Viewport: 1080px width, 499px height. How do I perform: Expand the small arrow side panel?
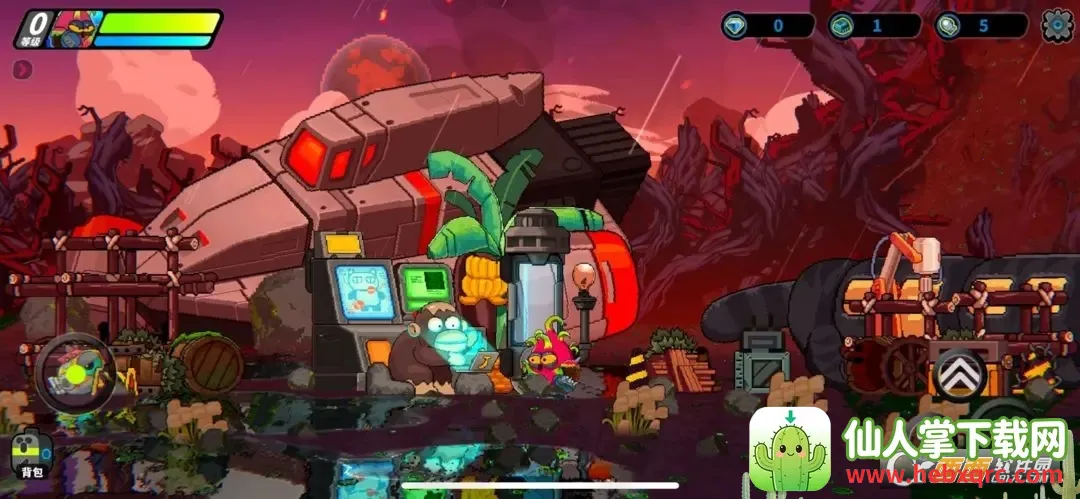[x=22, y=69]
